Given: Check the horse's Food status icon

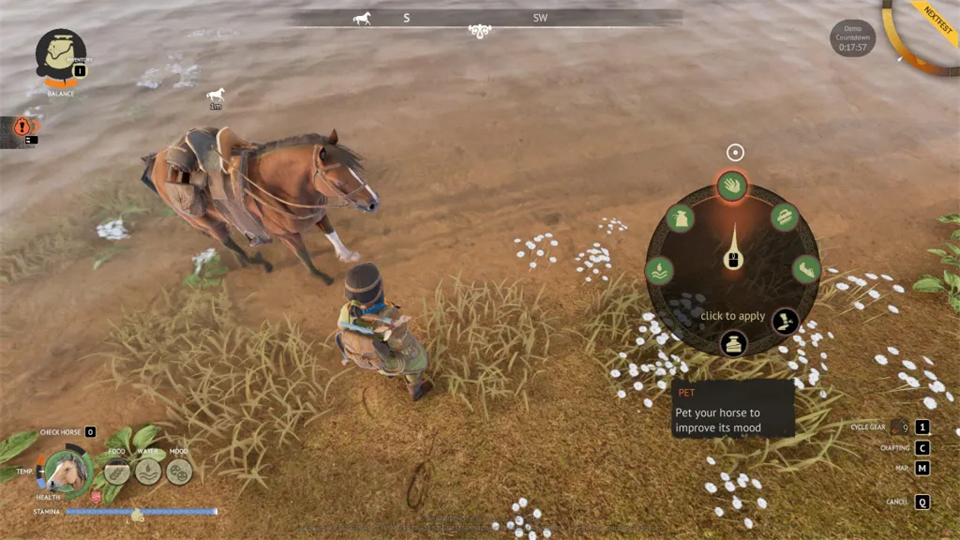Looking at the screenshot, I should [117, 471].
